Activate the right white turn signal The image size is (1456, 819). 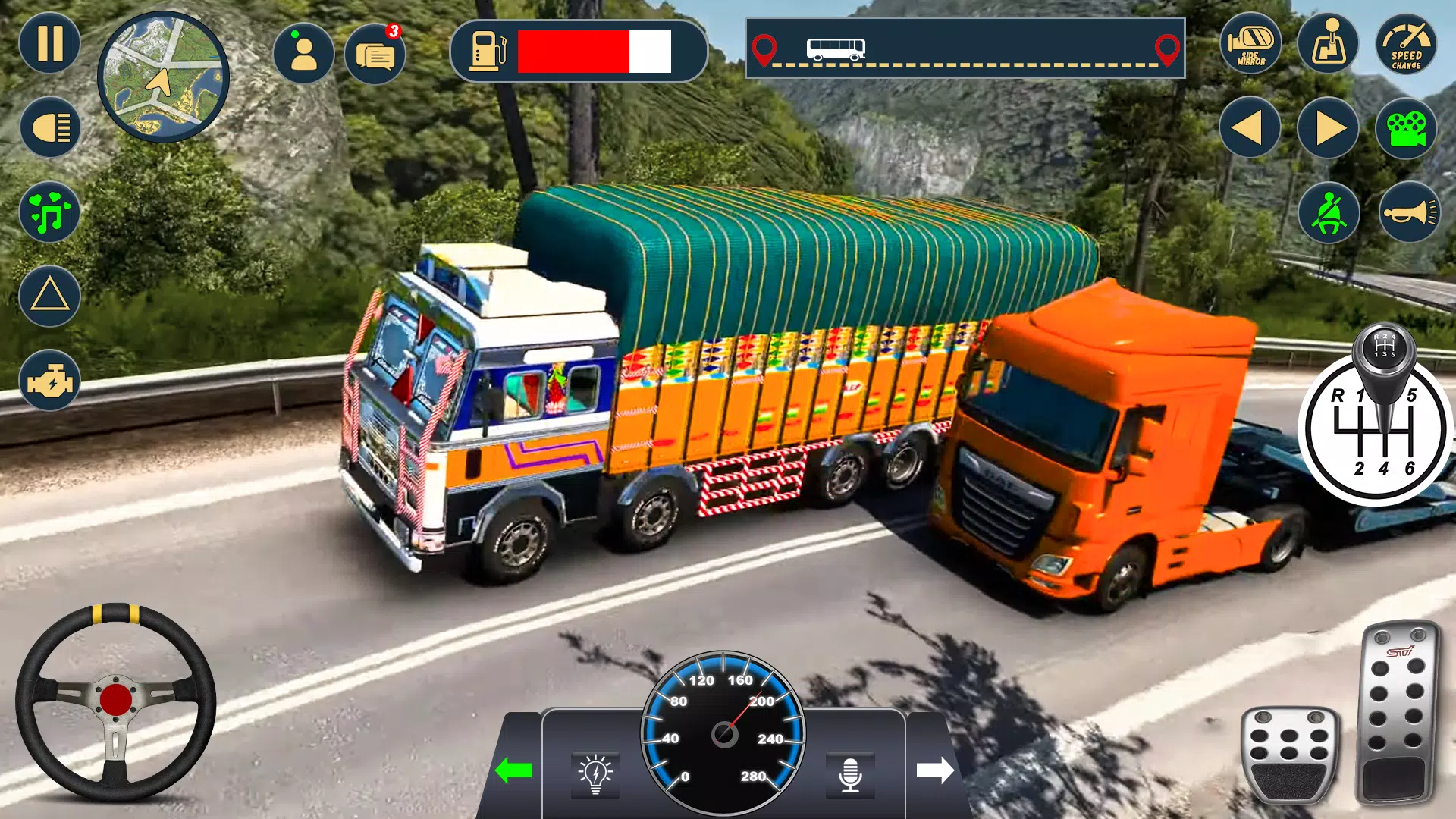pos(934,770)
